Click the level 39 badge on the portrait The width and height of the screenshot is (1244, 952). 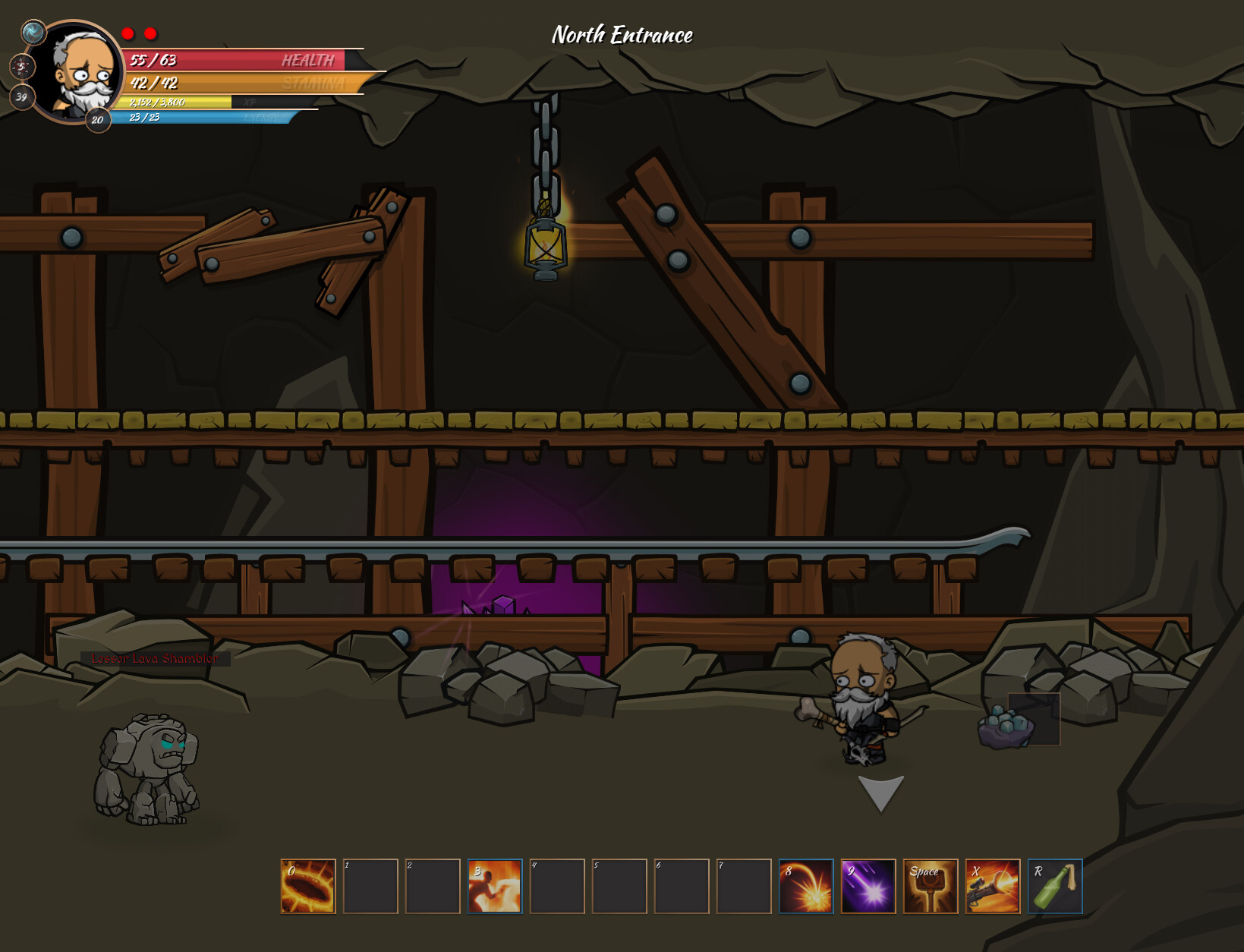(21, 97)
